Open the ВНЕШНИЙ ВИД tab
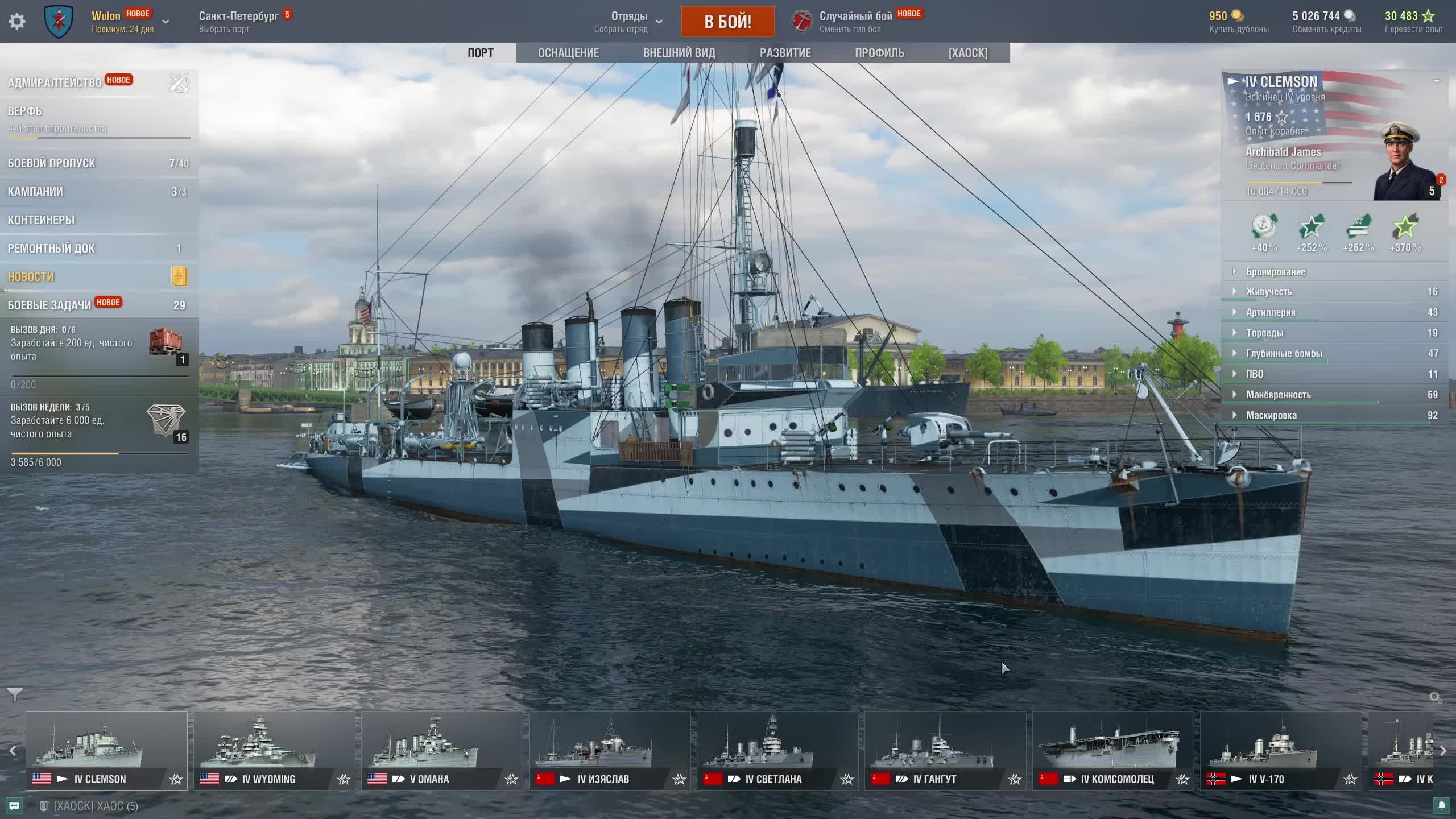Viewport: 1456px width, 819px height. click(x=679, y=53)
